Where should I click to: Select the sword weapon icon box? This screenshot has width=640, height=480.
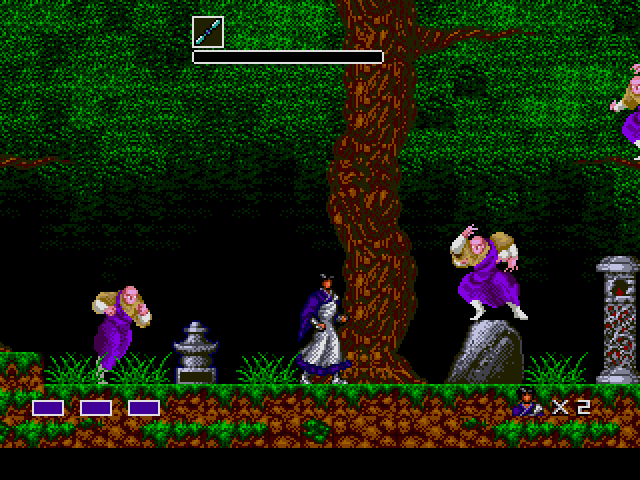[208, 32]
